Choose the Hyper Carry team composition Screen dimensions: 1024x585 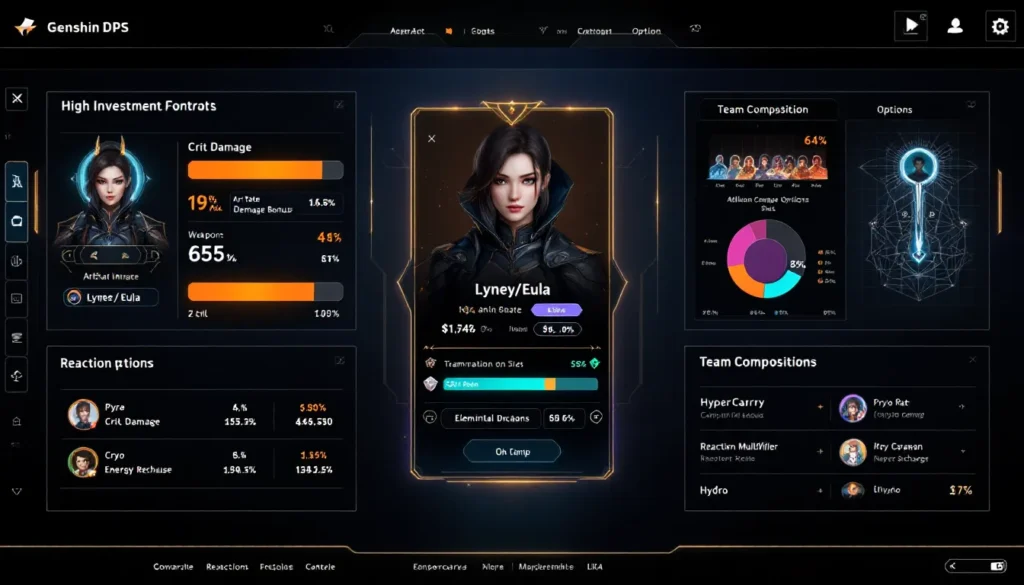point(760,407)
